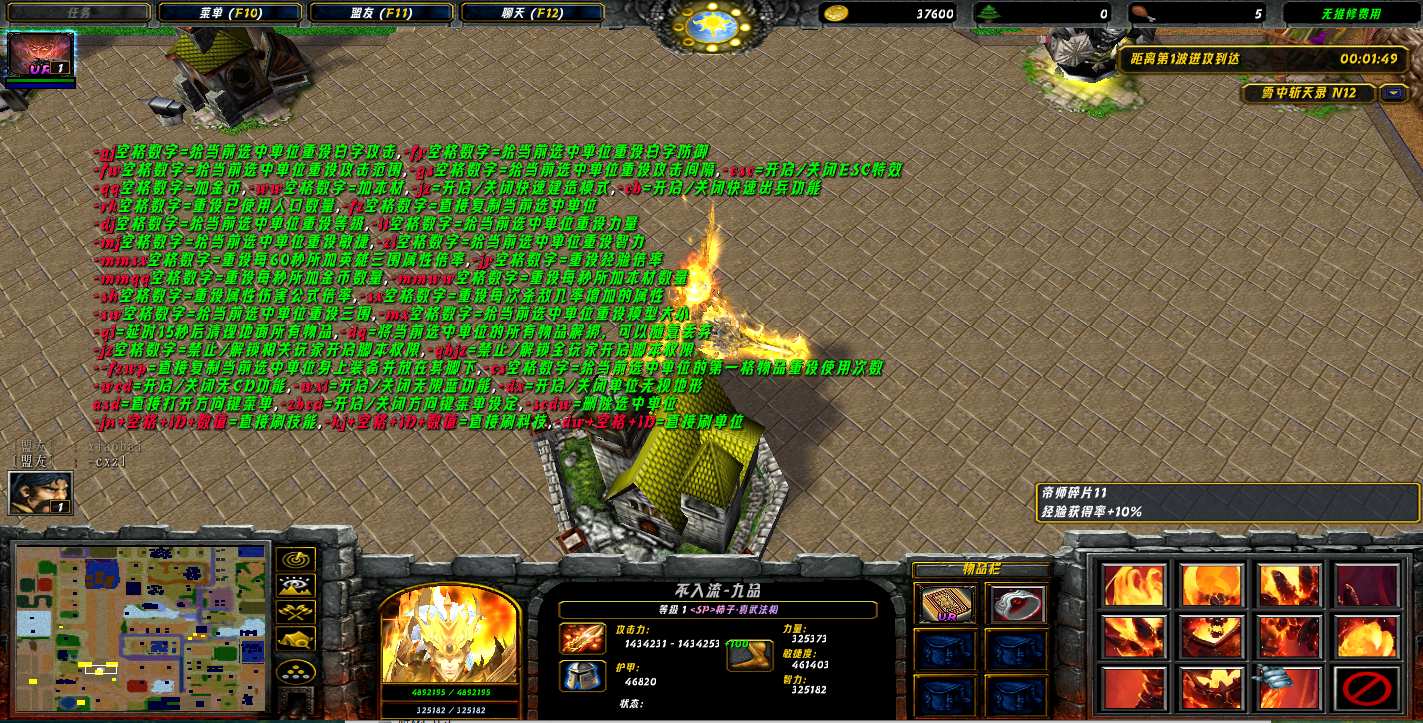The width and height of the screenshot is (1423, 723).
Task: Click the day-night sun clock indicator
Action: point(712,21)
